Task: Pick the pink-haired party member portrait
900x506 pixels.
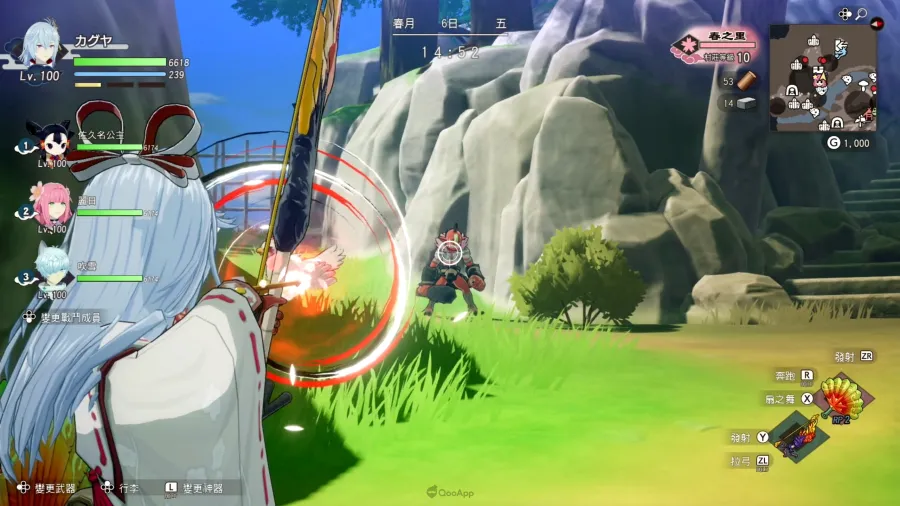Action: coord(50,202)
